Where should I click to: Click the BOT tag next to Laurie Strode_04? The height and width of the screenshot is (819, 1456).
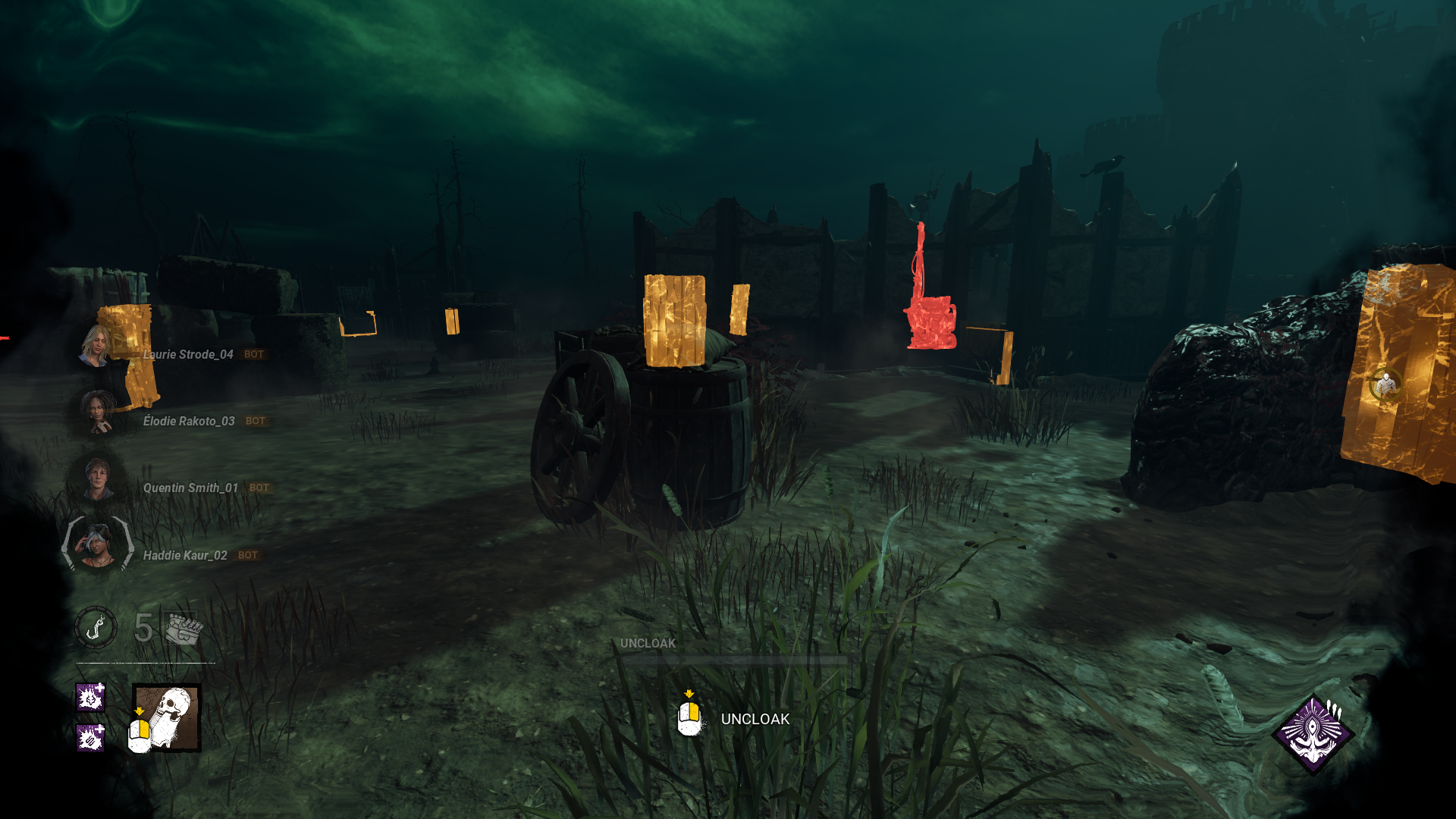pyautogui.click(x=253, y=353)
